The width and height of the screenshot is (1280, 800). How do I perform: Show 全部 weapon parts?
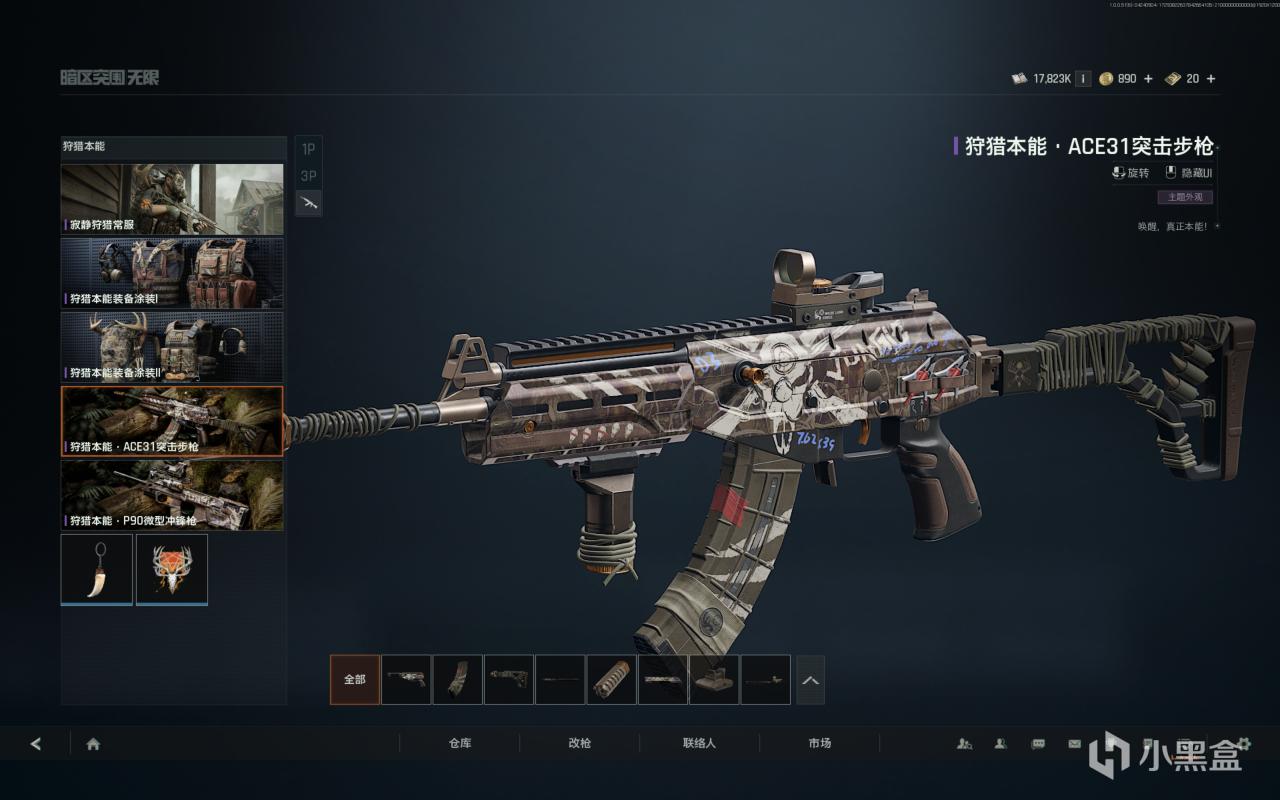tap(355, 680)
